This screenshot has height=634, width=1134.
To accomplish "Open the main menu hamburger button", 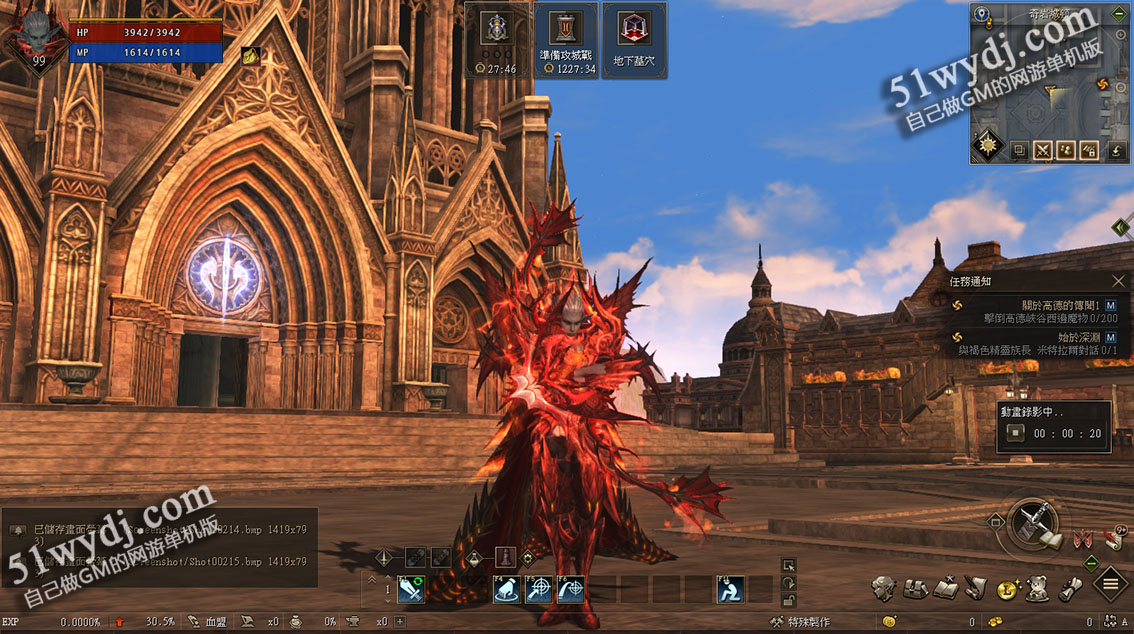I will tap(1110, 584).
